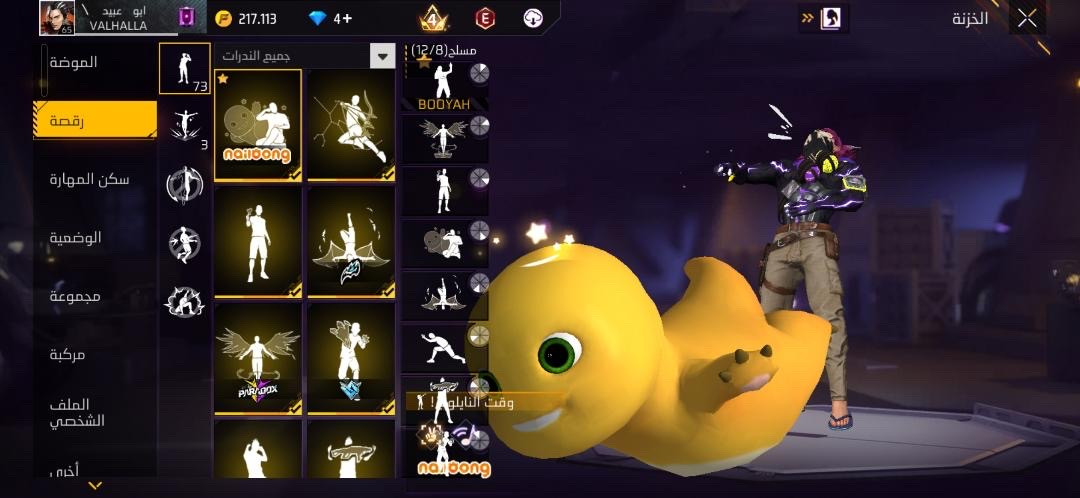
Task: Close the vault screen with the X
Action: 1027,18
